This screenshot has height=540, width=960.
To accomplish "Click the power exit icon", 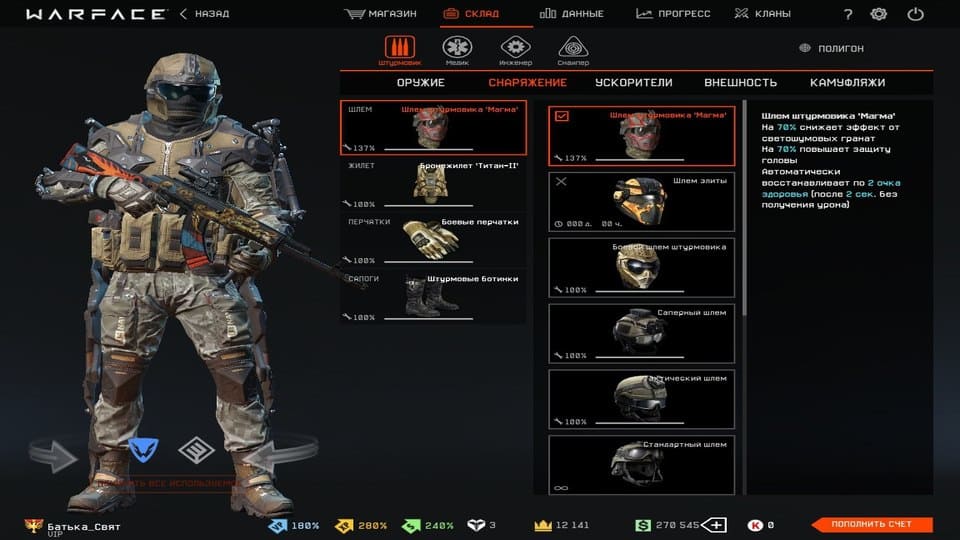I will coord(915,14).
